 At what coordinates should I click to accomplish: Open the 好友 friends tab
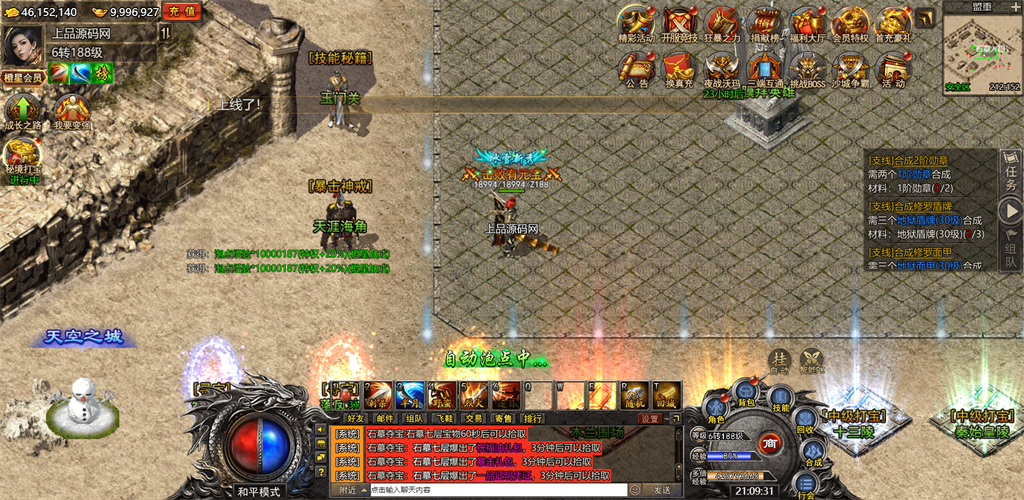coord(355,418)
